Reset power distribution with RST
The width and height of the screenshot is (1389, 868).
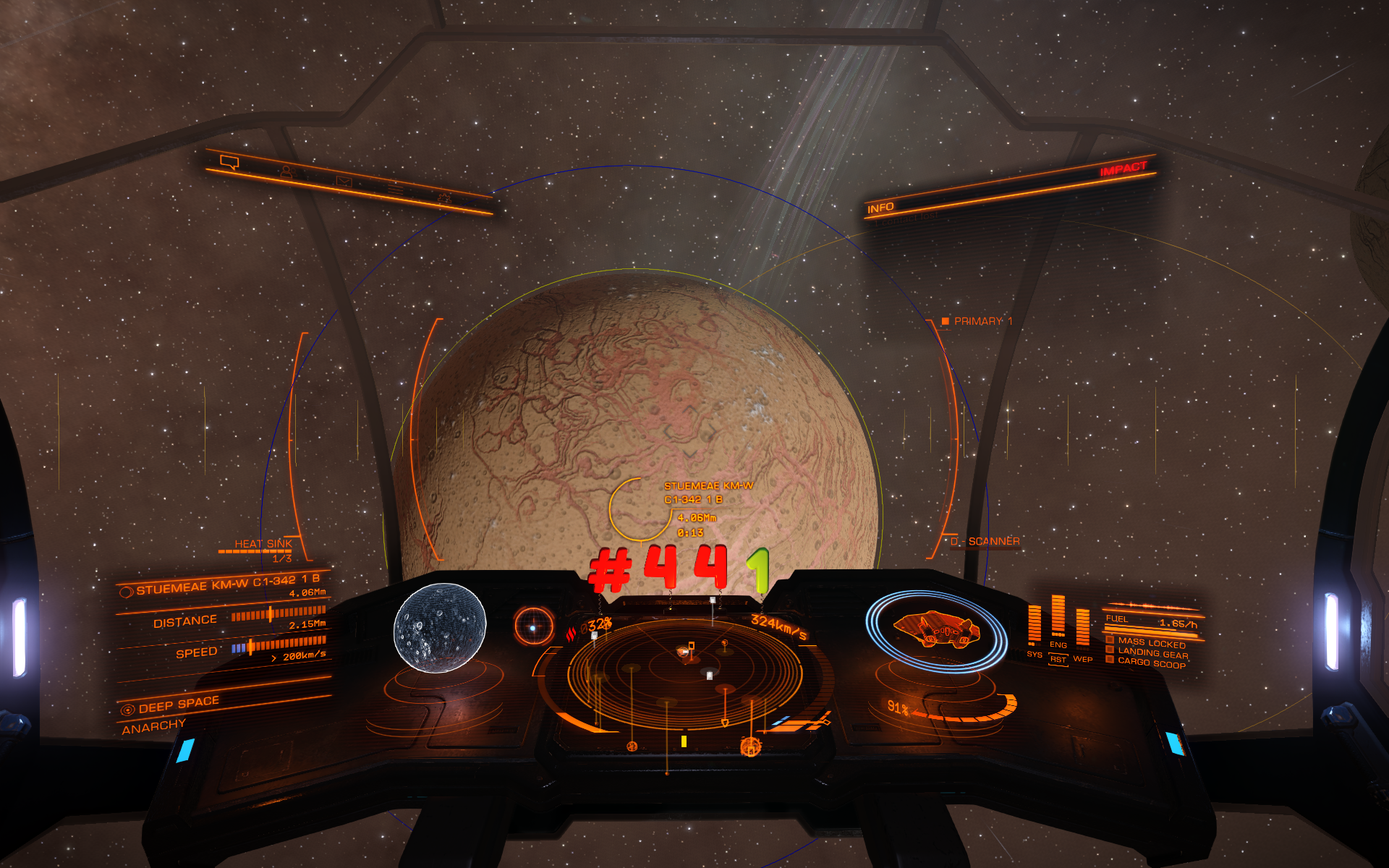(x=1058, y=659)
